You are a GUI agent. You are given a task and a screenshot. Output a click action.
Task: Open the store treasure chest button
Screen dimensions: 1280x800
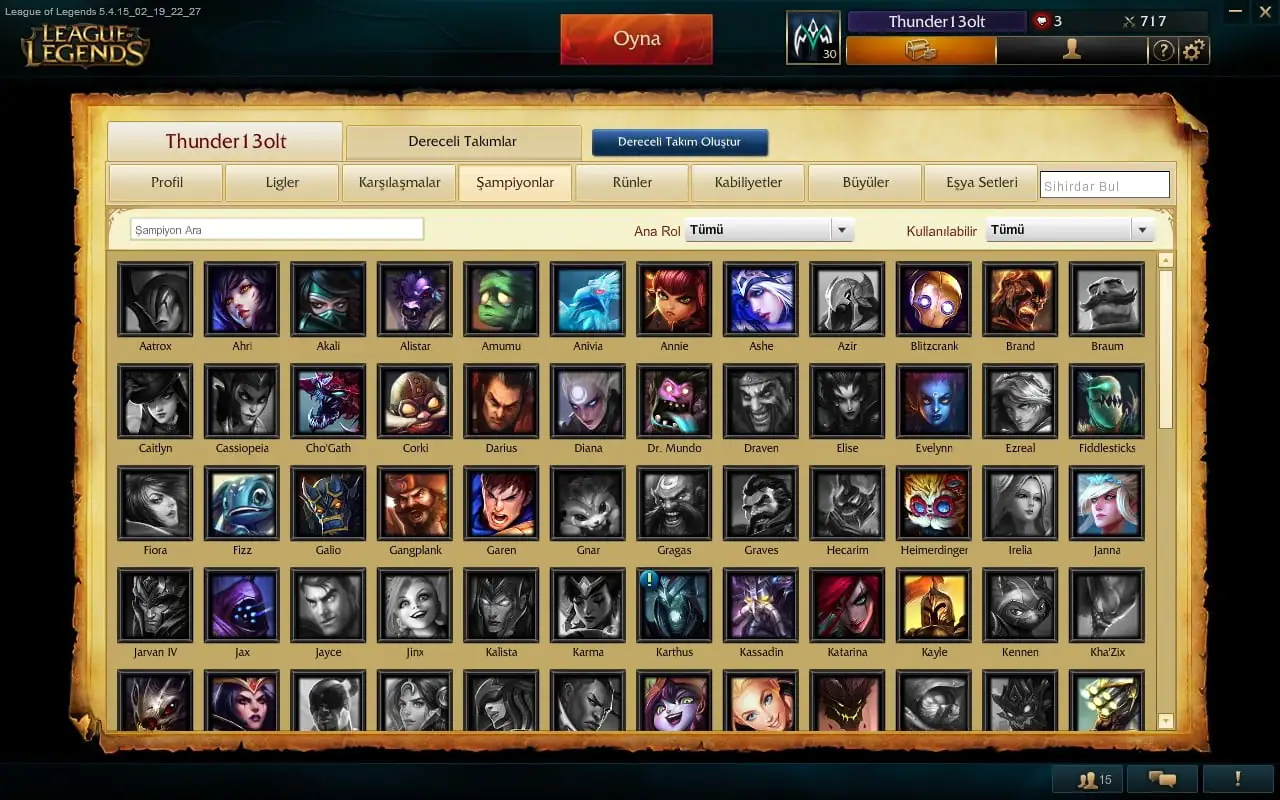(920, 50)
